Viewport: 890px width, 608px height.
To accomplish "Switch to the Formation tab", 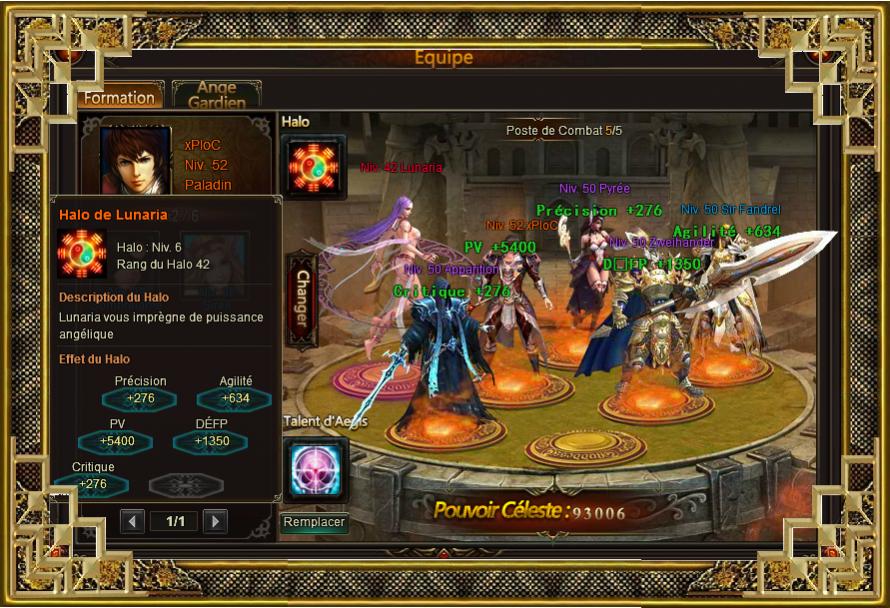I will pos(119,97).
